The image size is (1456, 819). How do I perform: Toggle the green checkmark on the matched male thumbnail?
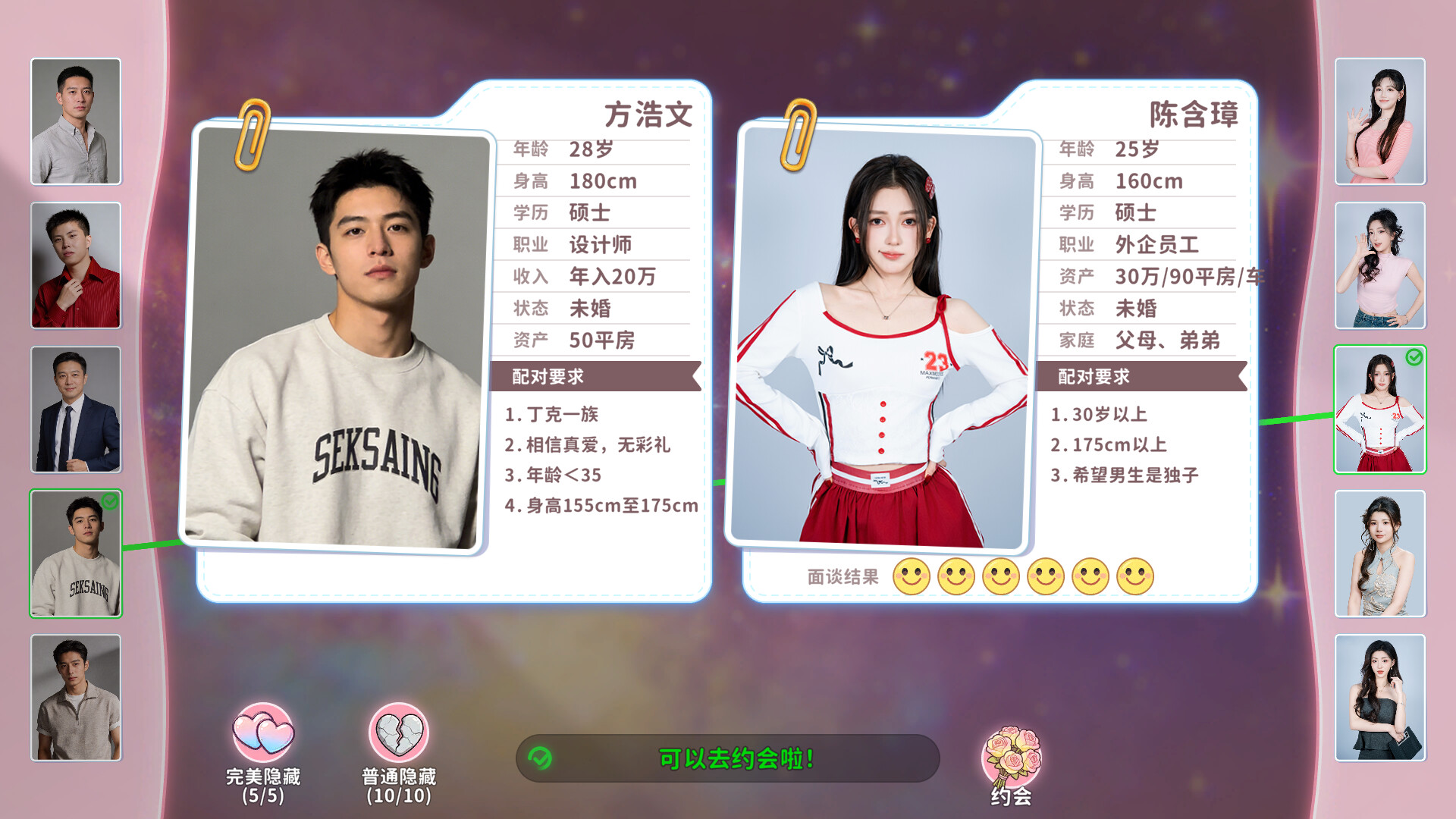tap(108, 502)
